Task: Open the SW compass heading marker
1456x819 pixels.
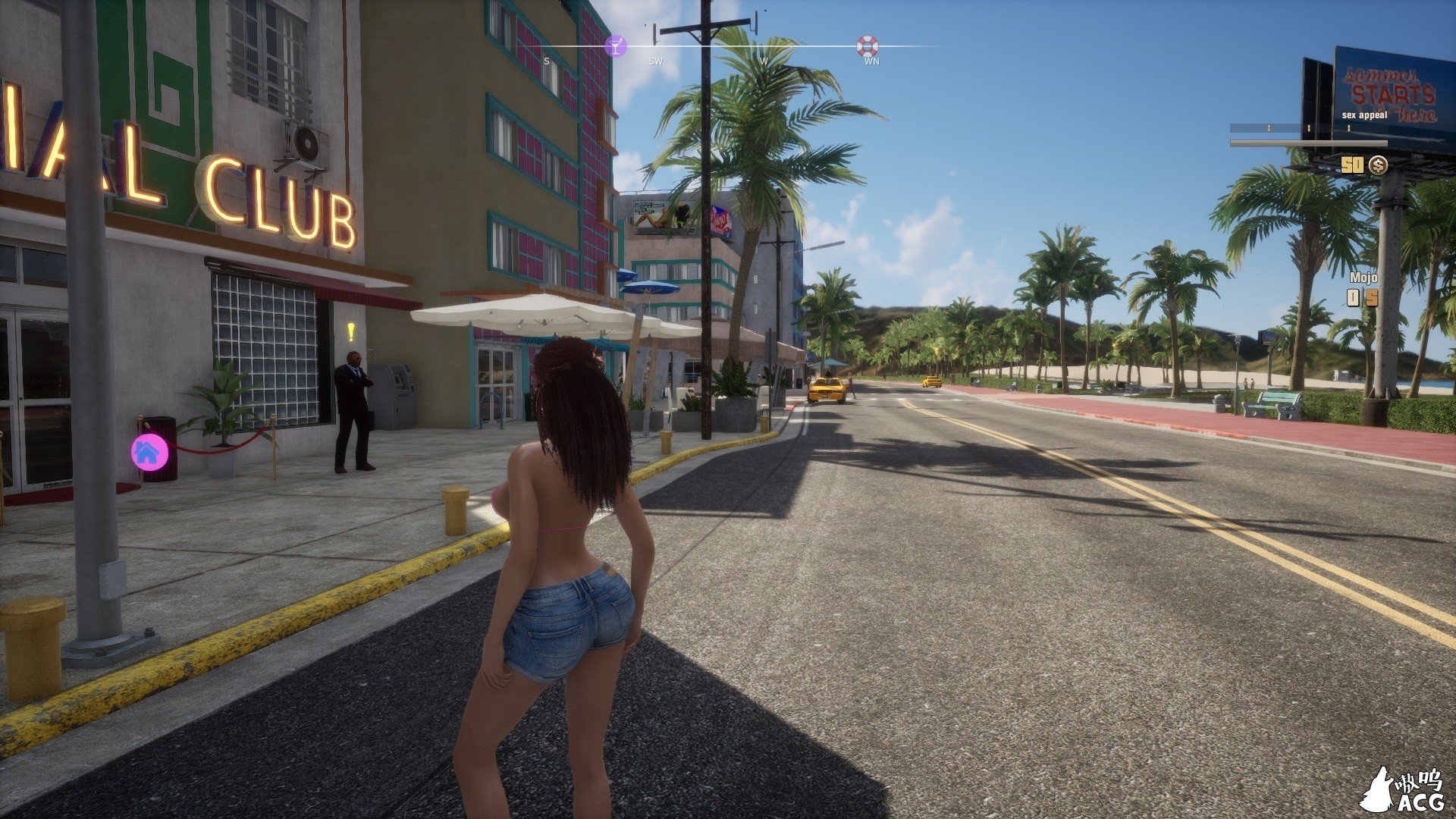Action: (656, 60)
